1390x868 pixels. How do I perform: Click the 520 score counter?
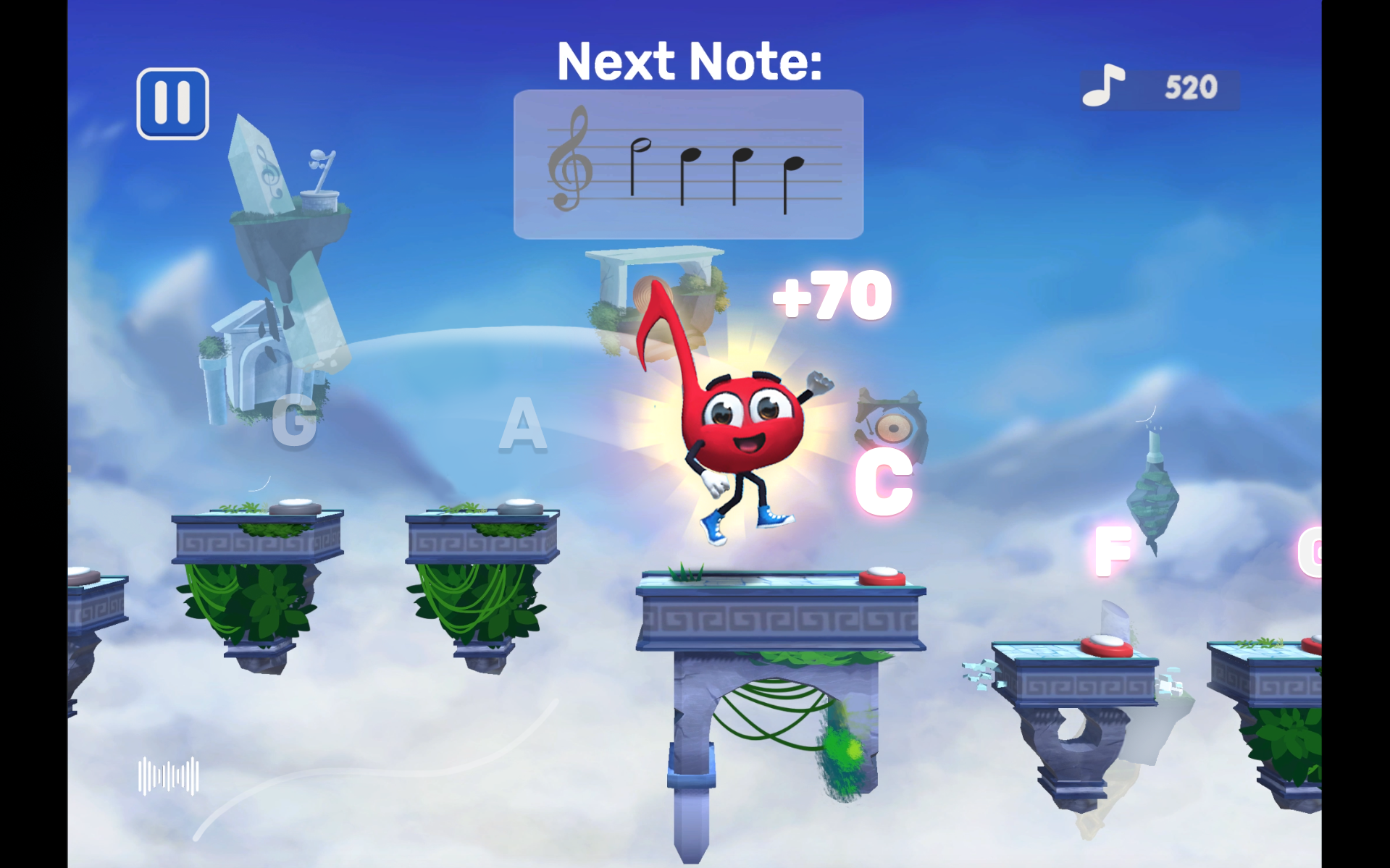pyautogui.click(x=1190, y=86)
